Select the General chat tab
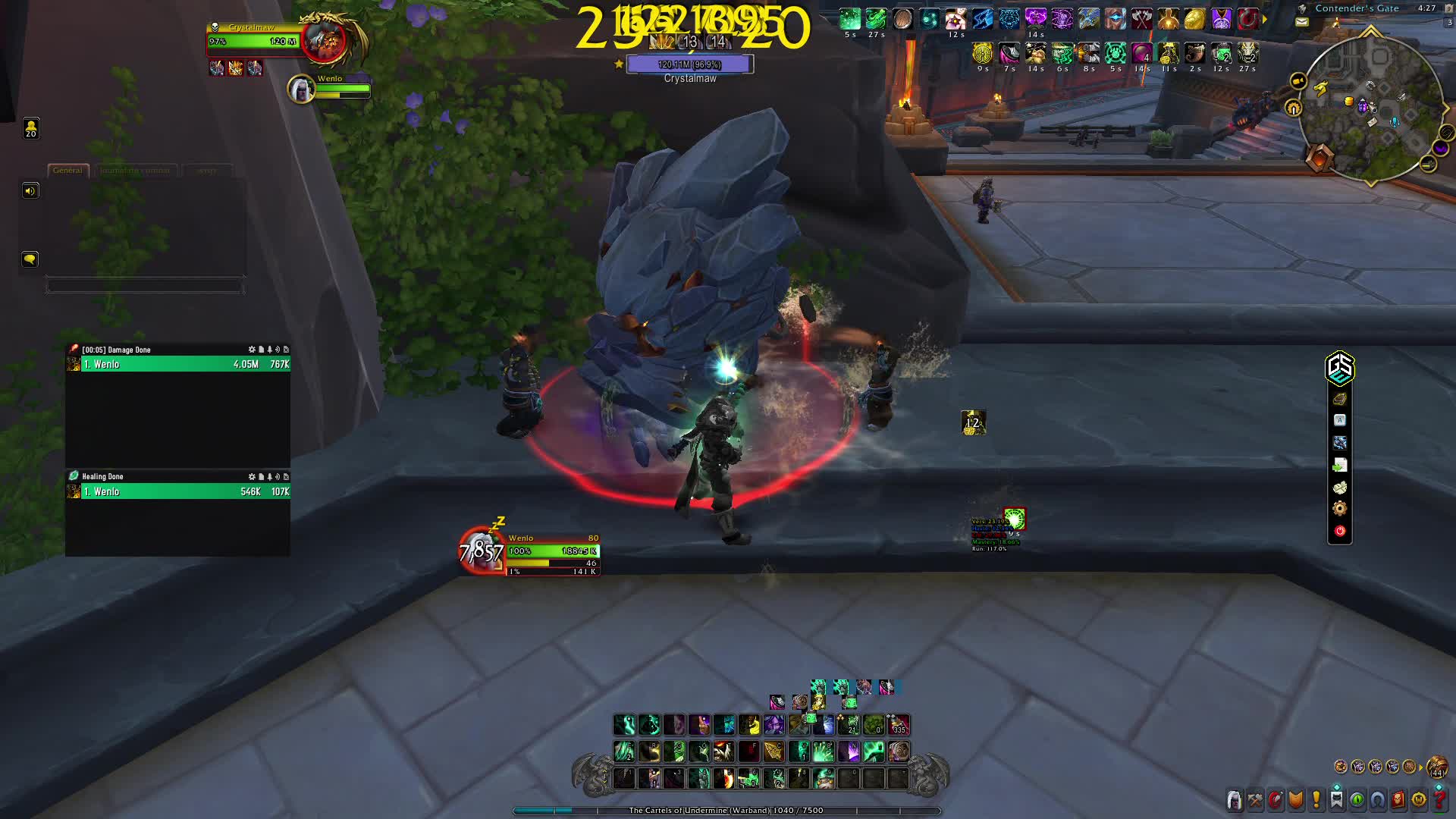This screenshot has height=819, width=1456. click(68, 171)
